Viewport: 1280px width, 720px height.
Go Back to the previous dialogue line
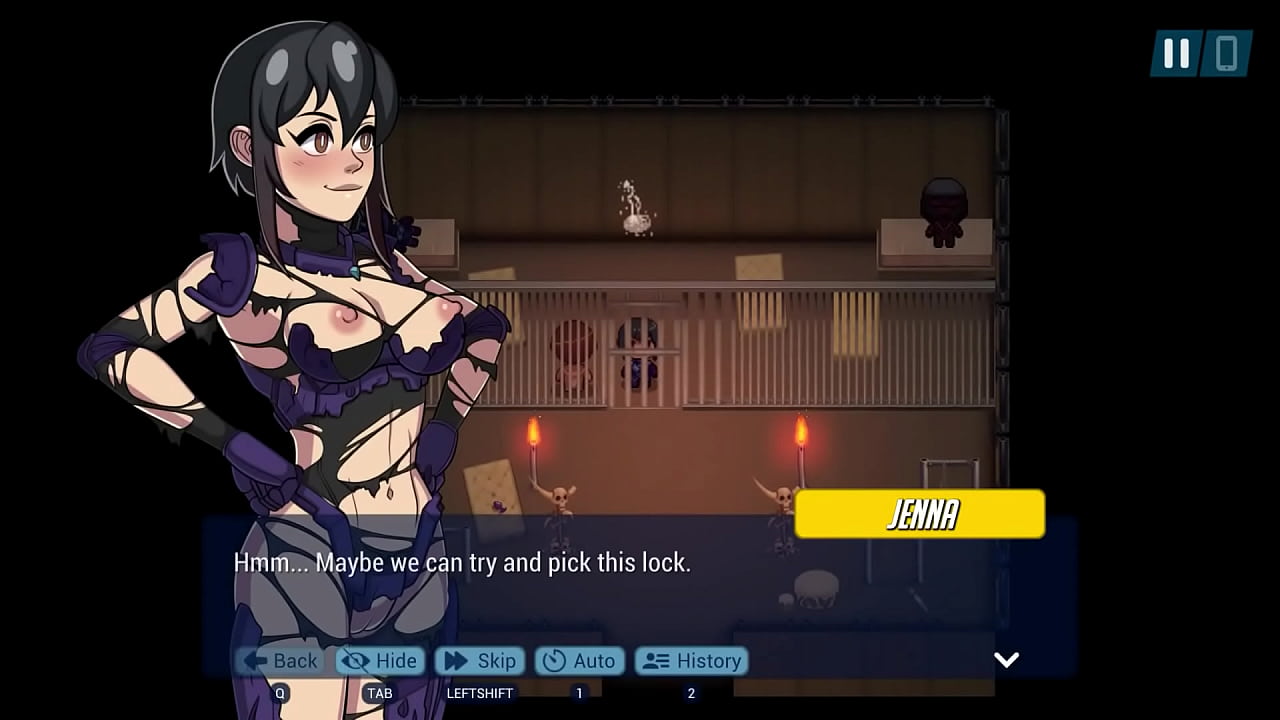(x=281, y=661)
